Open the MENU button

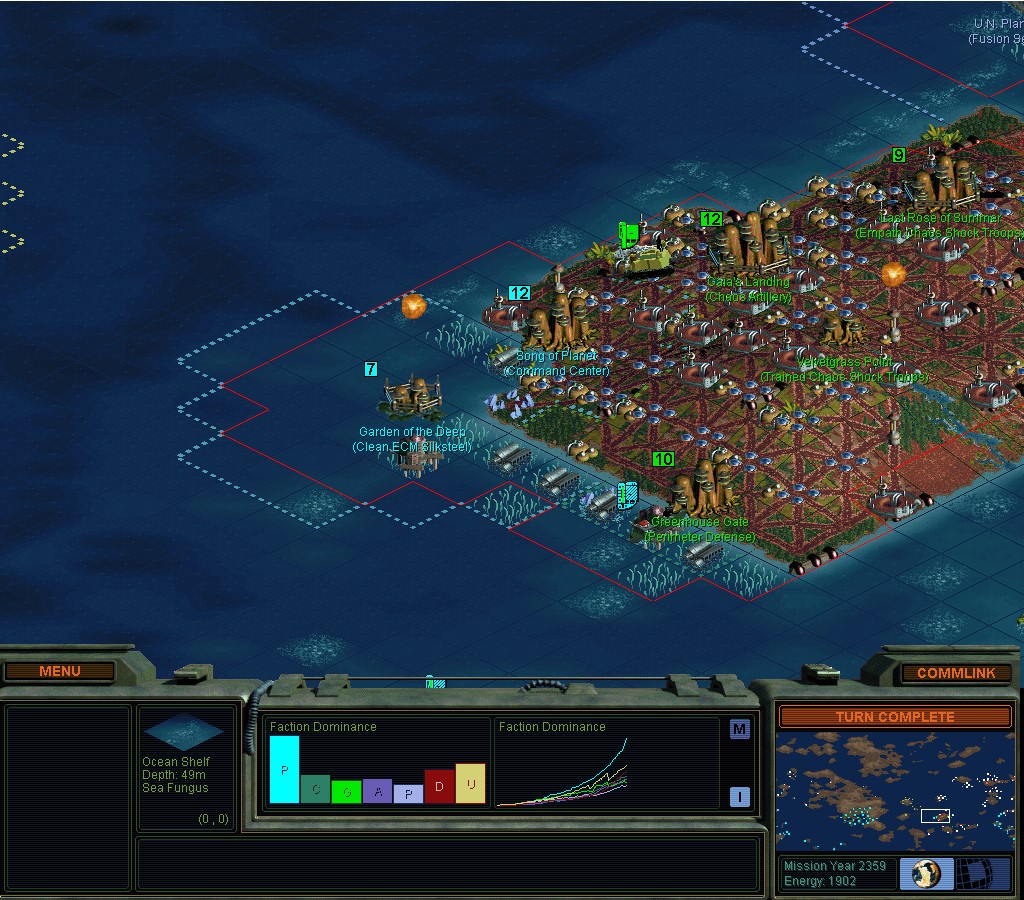pyautogui.click(x=59, y=671)
